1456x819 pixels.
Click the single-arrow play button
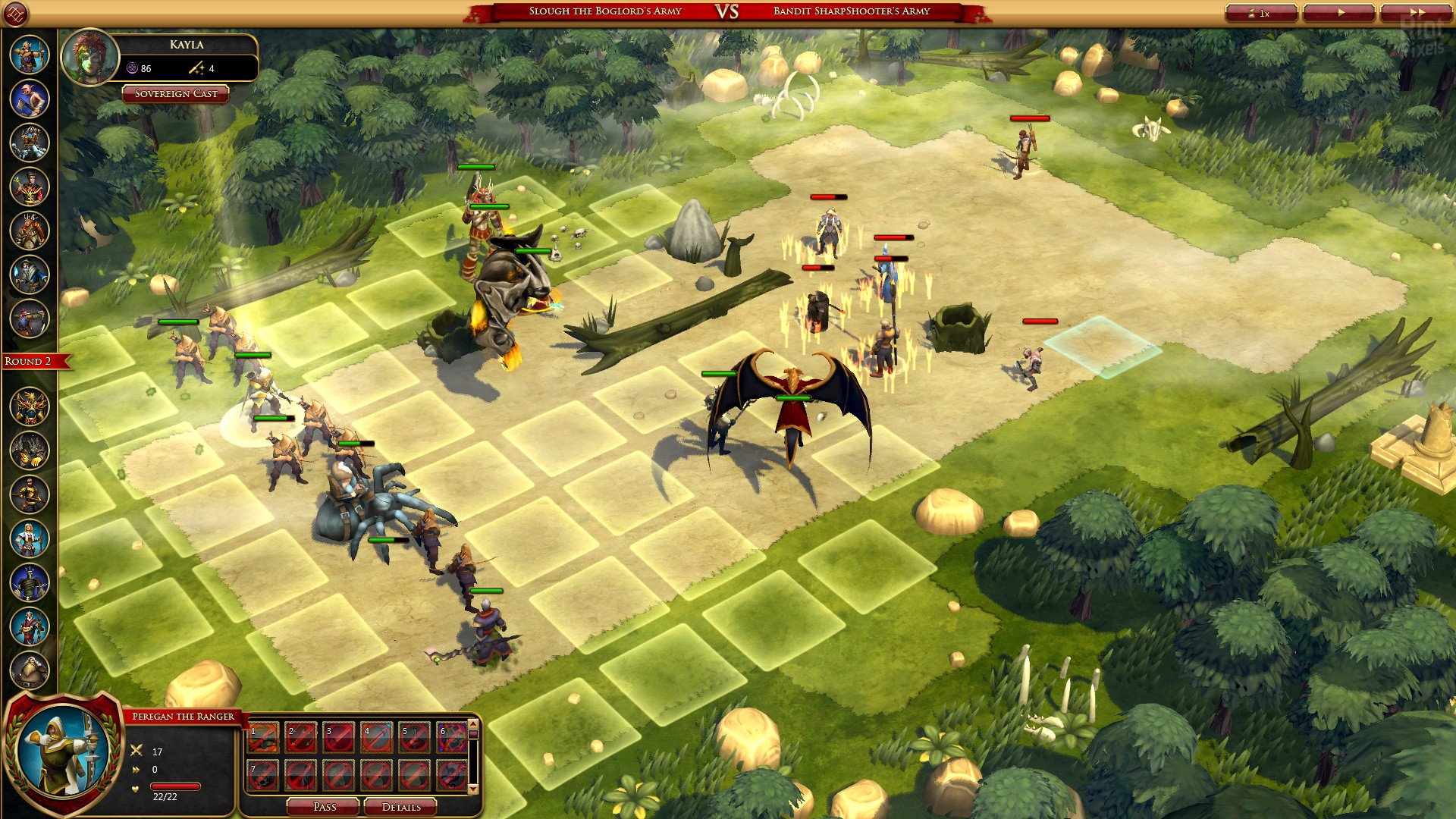[1341, 13]
